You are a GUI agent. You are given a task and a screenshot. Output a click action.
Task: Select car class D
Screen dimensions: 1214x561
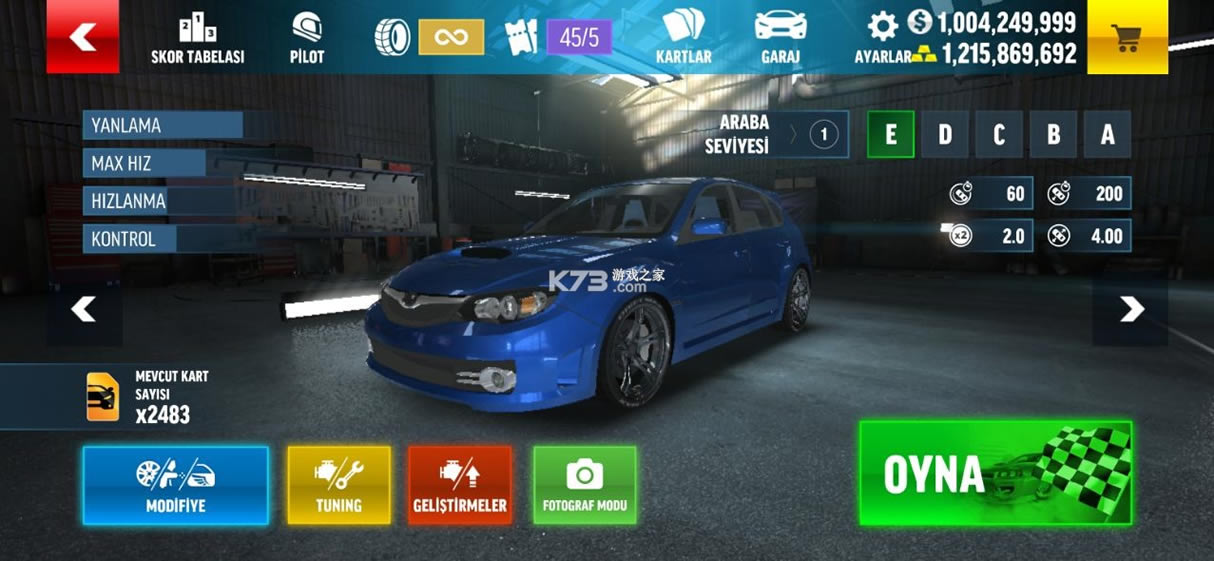(944, 135)
